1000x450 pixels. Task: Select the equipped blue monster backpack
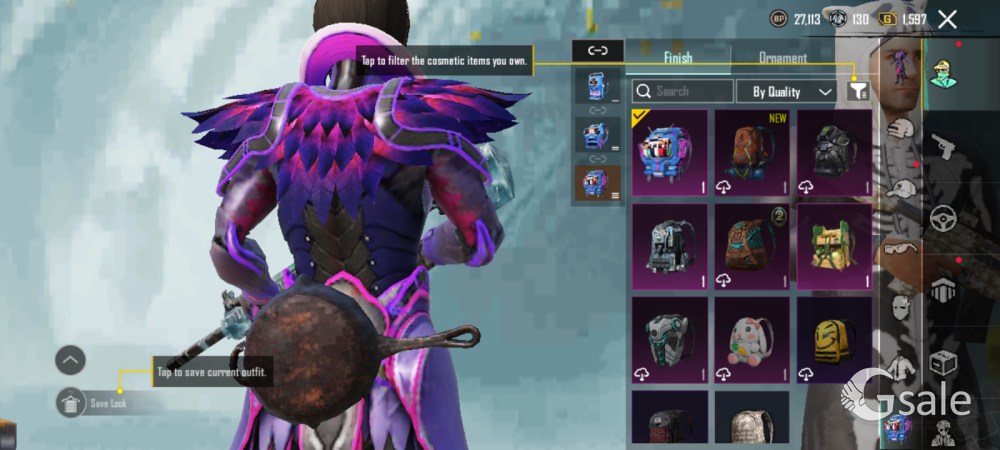pyautogui.click(x=670, y=152)
